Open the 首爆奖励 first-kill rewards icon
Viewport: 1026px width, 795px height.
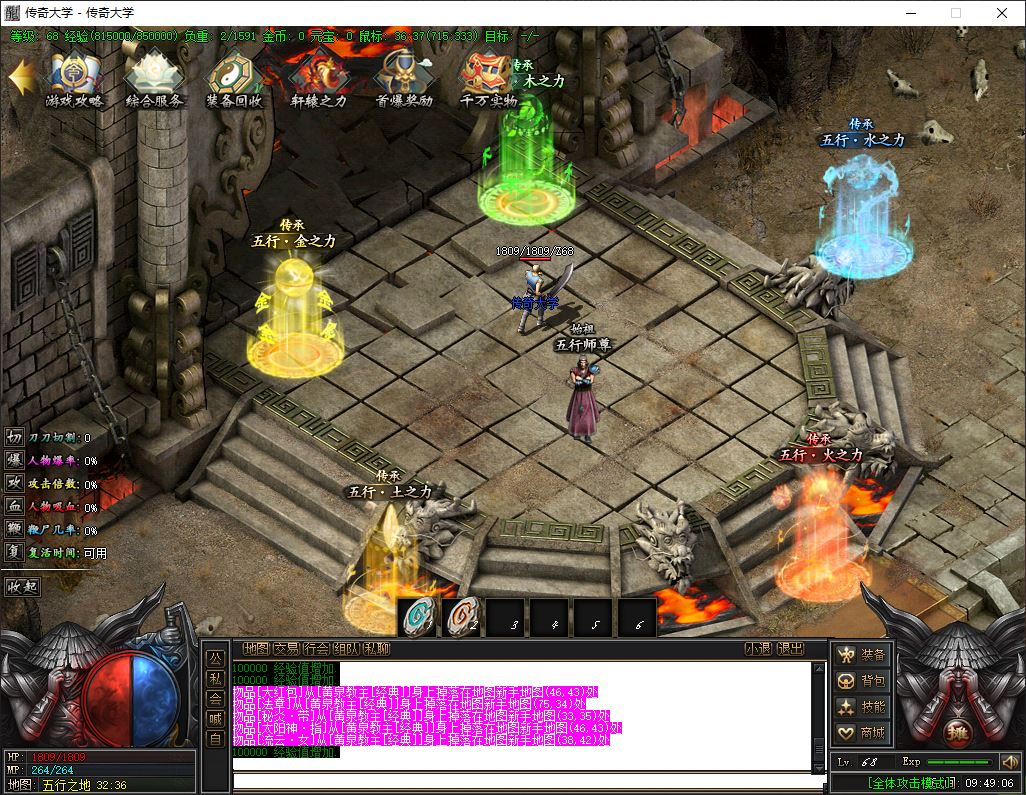click(x=403, y=78)
